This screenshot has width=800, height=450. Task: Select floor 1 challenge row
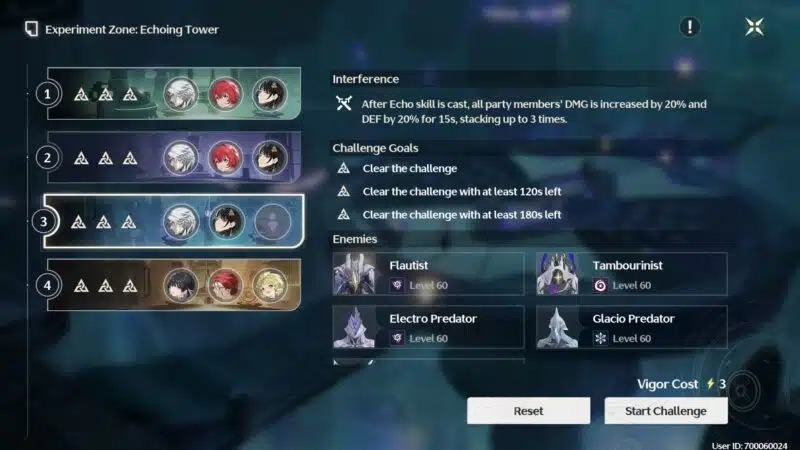tap(174, 94)
